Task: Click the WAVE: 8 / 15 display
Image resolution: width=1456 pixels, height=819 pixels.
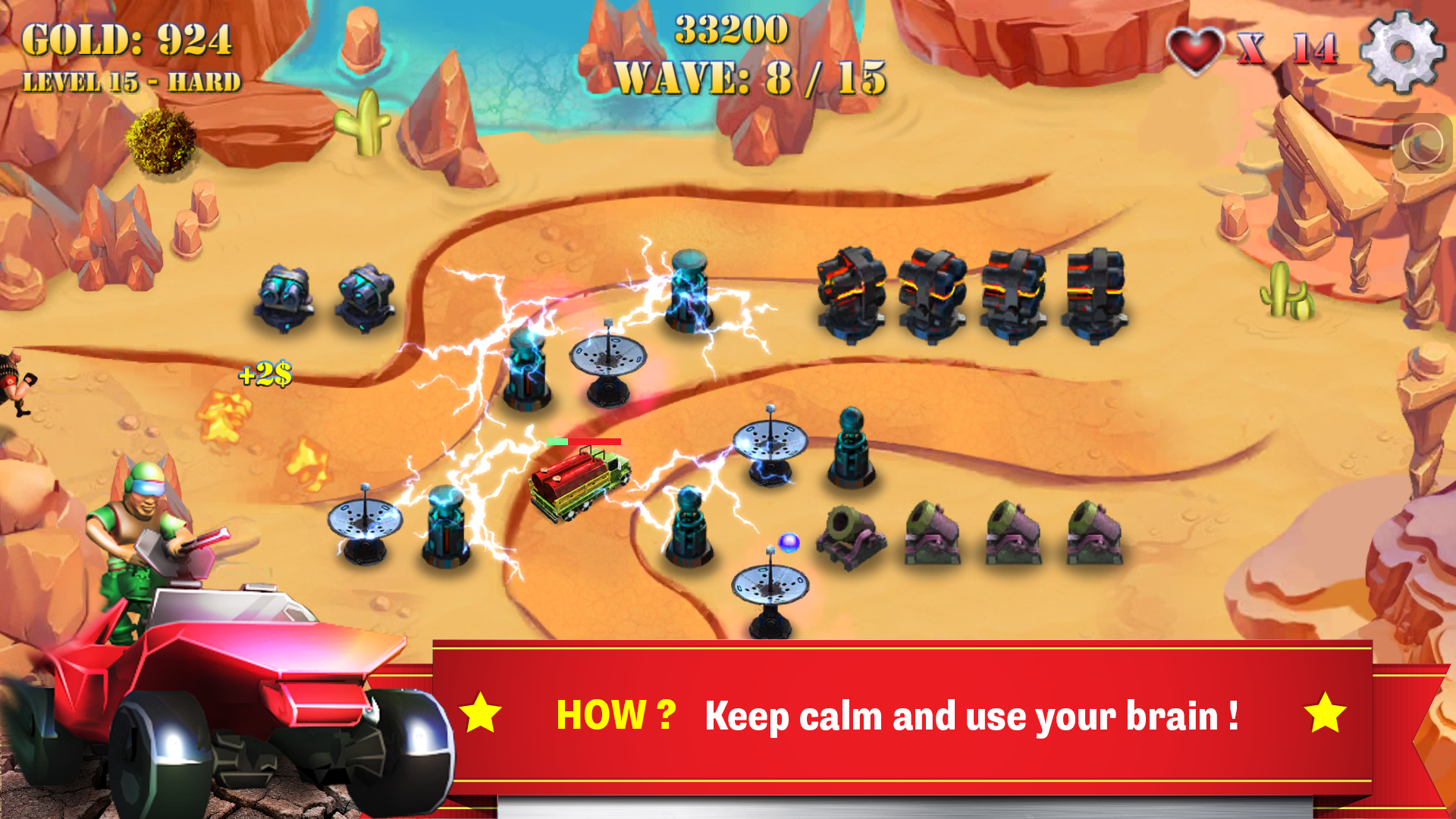Action: [x=751, y=76]
